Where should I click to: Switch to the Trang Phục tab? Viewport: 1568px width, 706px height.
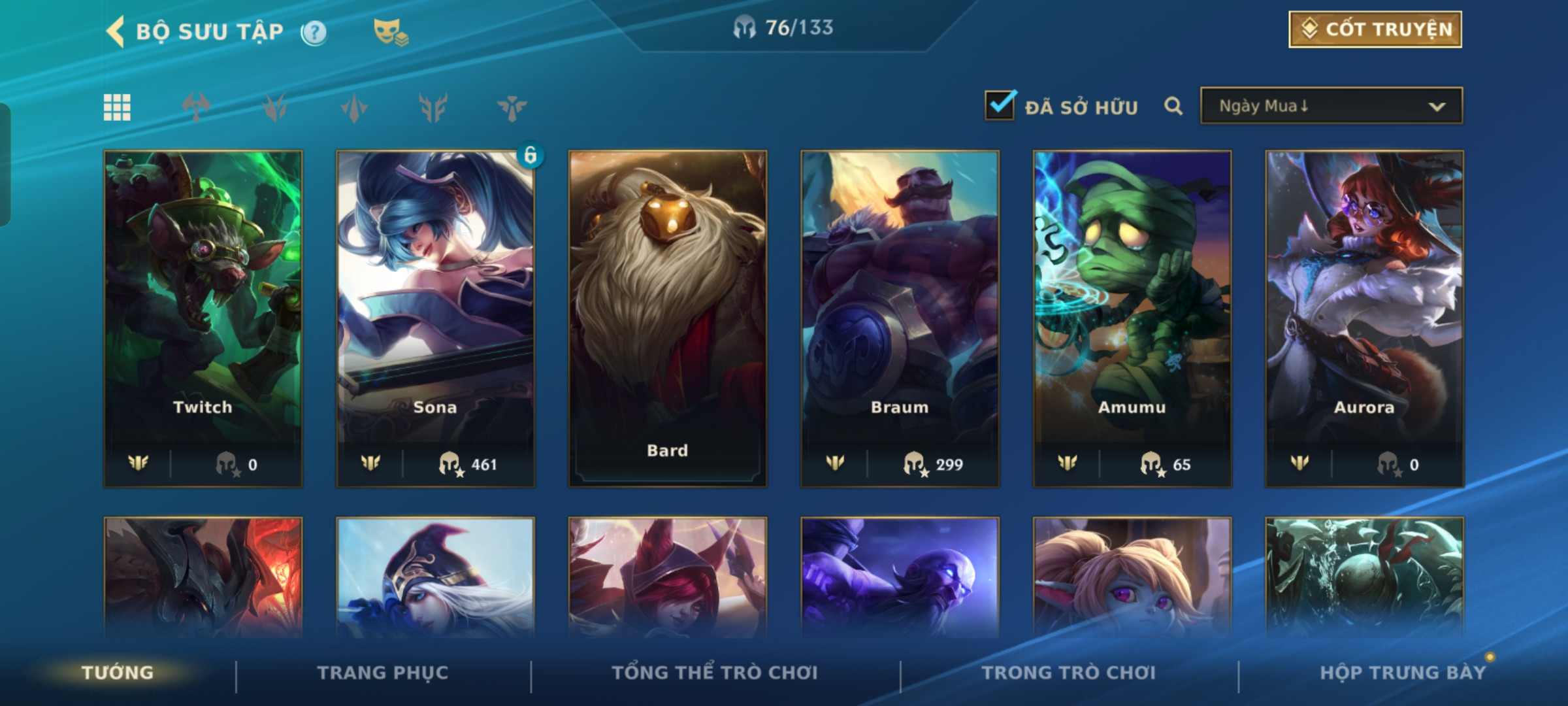[383, 673]
